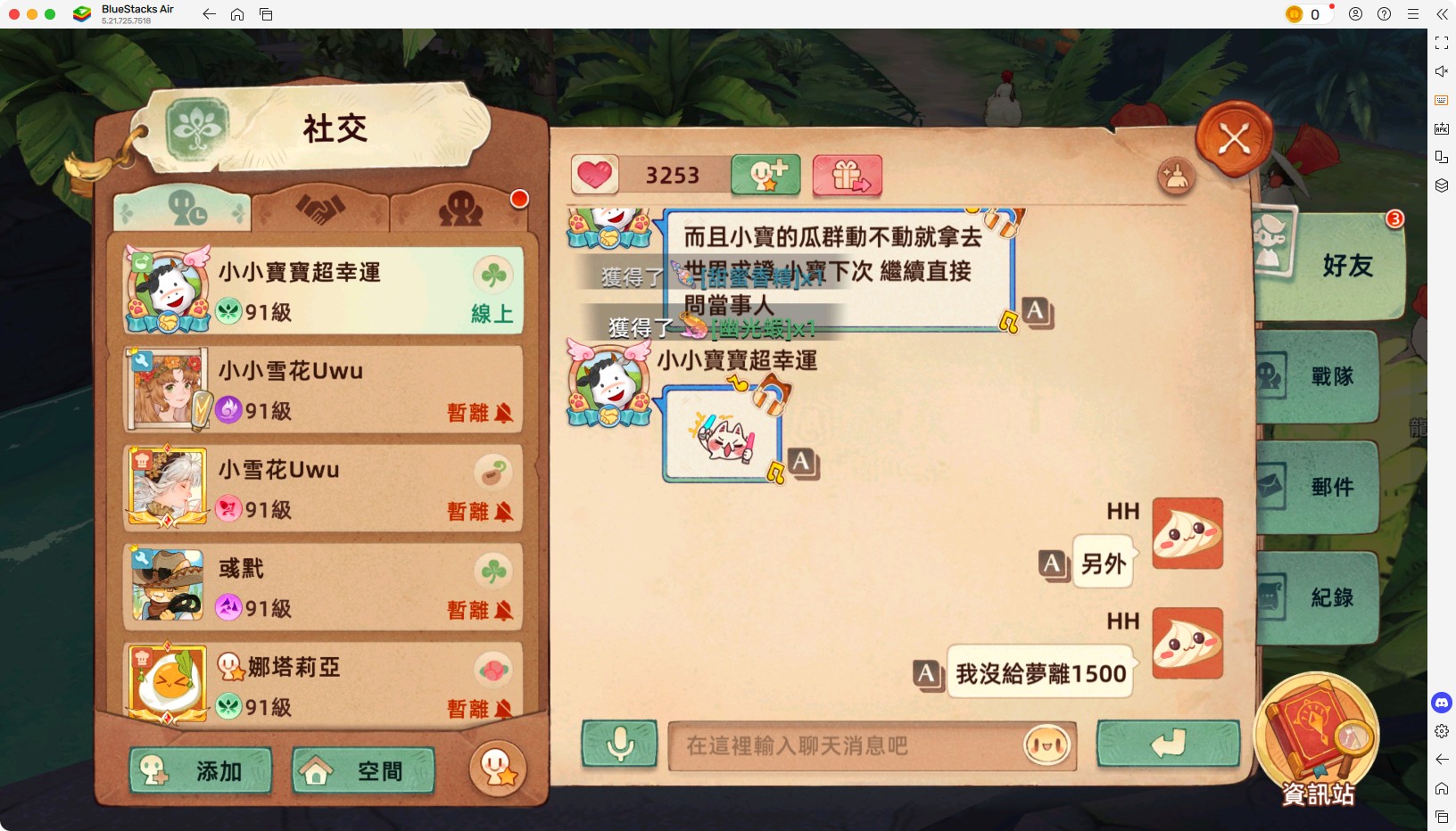Open the 紀錄 records panel
This screenshot has width=1456, height=831.
pos(1329,597)
